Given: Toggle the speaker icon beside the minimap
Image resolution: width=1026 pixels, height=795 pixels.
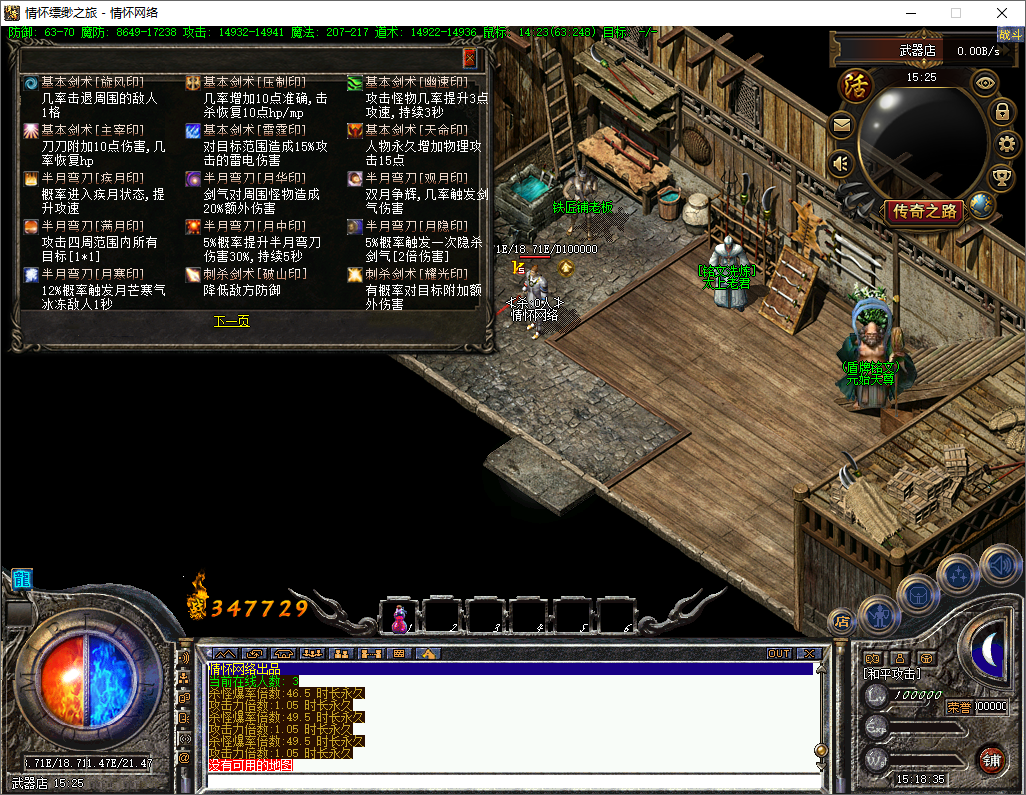Looking at the screenshot, I should point(841,162).
